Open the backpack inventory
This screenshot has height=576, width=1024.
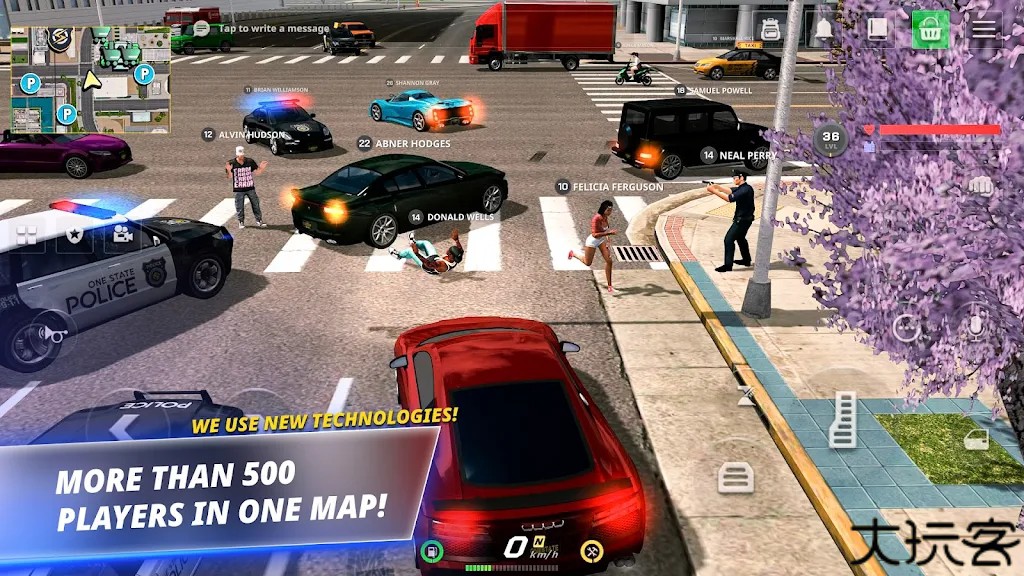771,29
